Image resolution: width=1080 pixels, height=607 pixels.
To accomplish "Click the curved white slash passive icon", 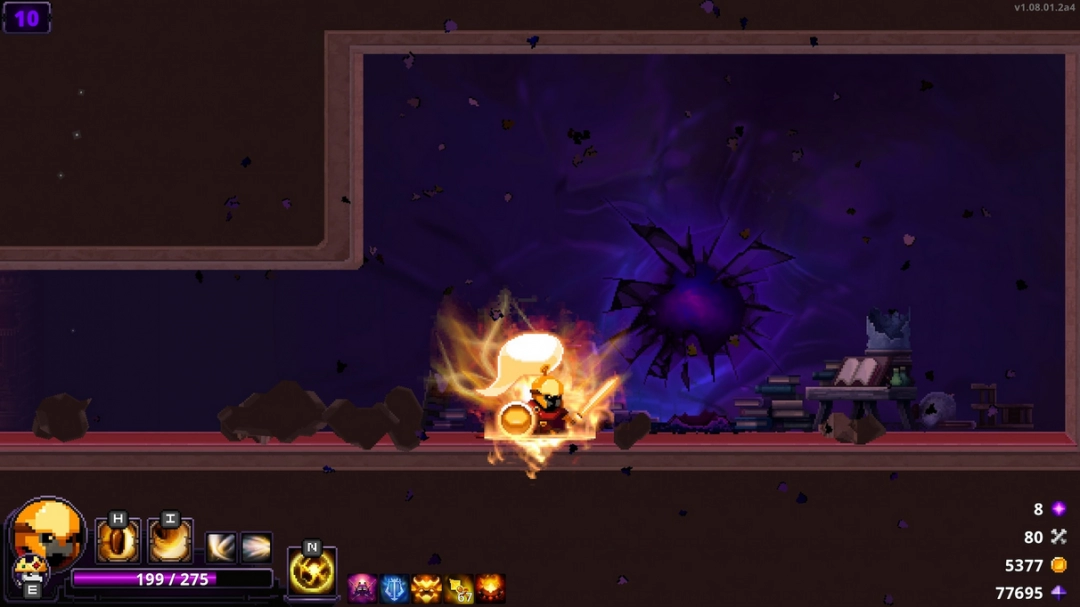I will point(221,547).
